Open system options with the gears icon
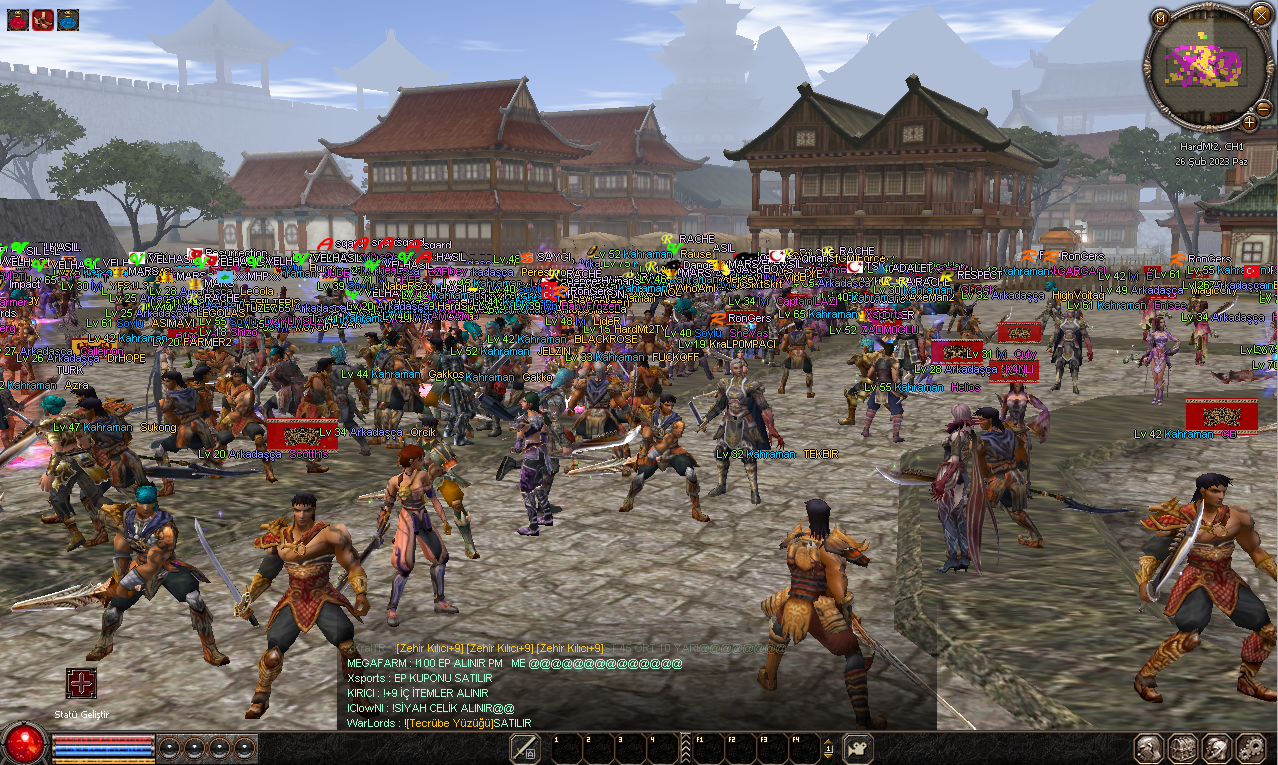This screenshot has height=765, width=1278. [x=1250, y=748]
